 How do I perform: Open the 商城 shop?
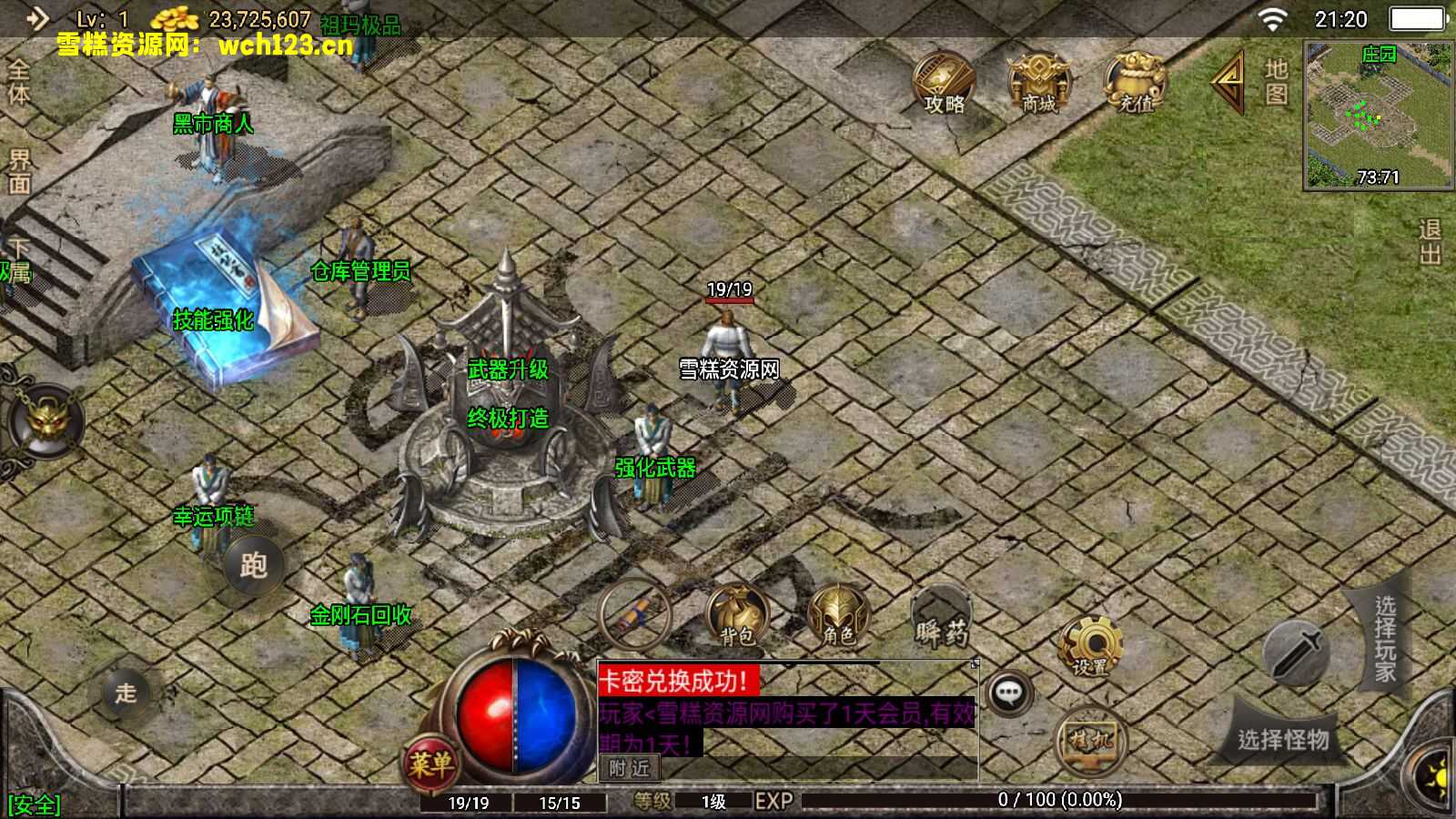pyautogui.click(x=1038, y=83)
